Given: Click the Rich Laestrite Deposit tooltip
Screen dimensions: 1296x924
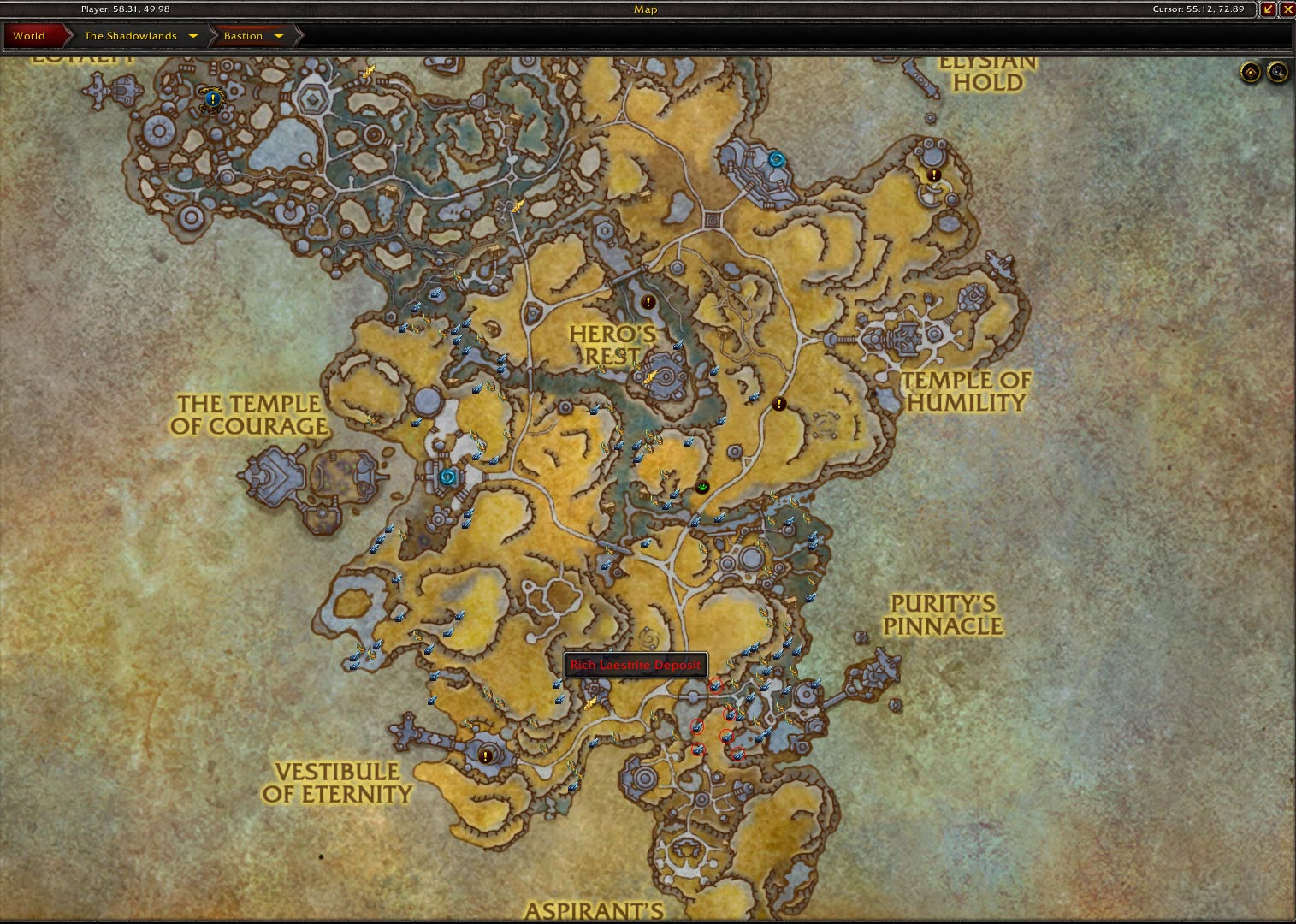Looking at the screenshot, I should (x=635, y=664).
